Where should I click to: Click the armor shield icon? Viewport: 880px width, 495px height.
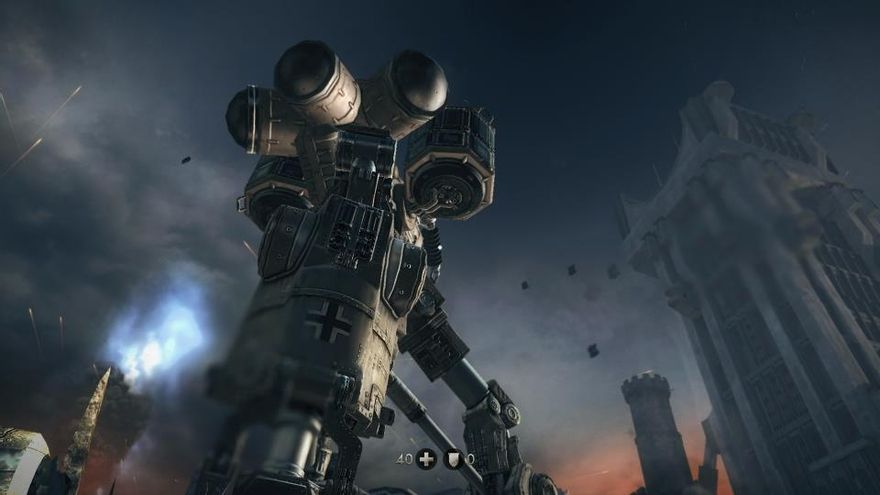(453, 459)
